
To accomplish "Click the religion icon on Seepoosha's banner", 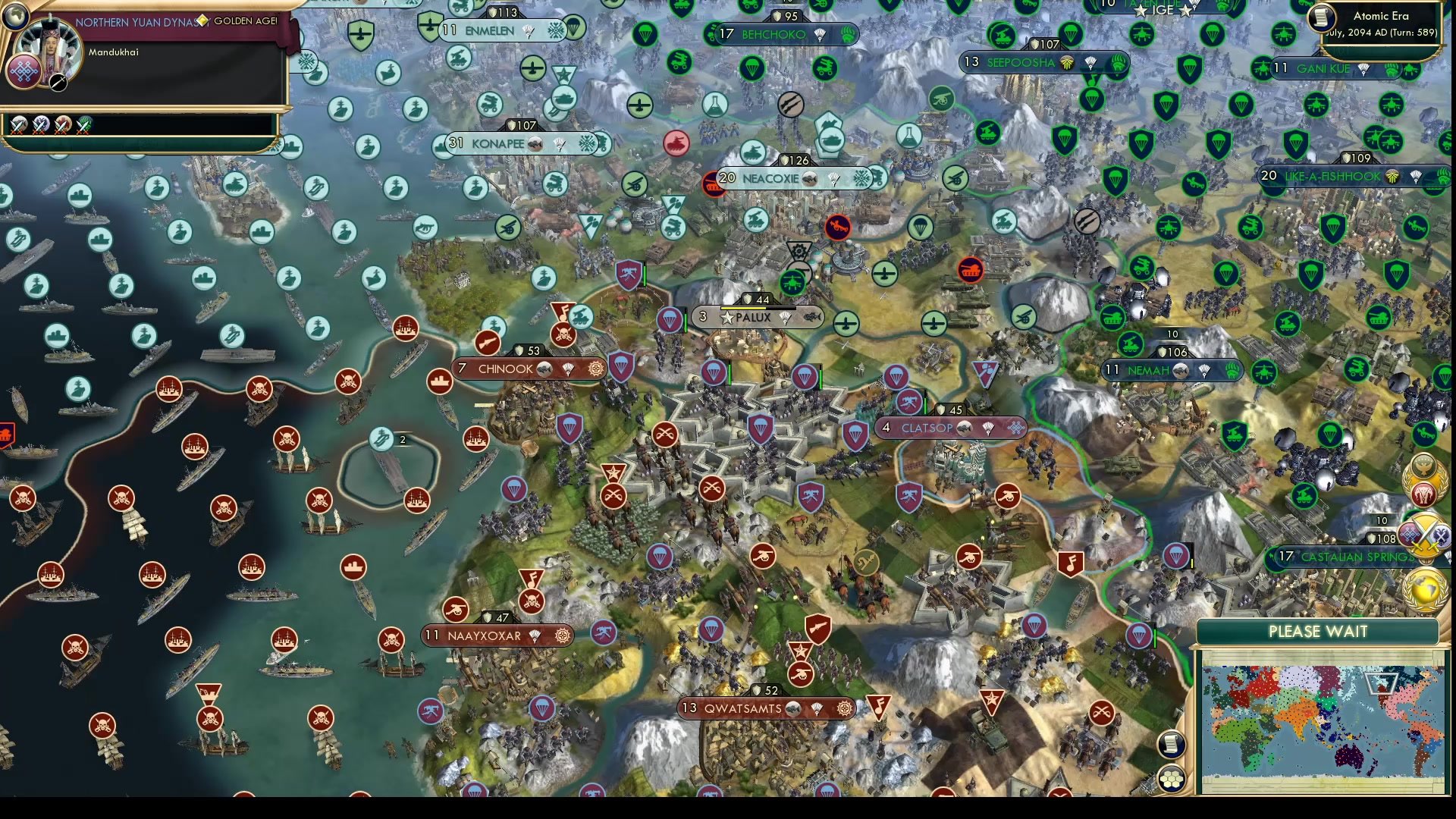I will tap(1067, 64).
